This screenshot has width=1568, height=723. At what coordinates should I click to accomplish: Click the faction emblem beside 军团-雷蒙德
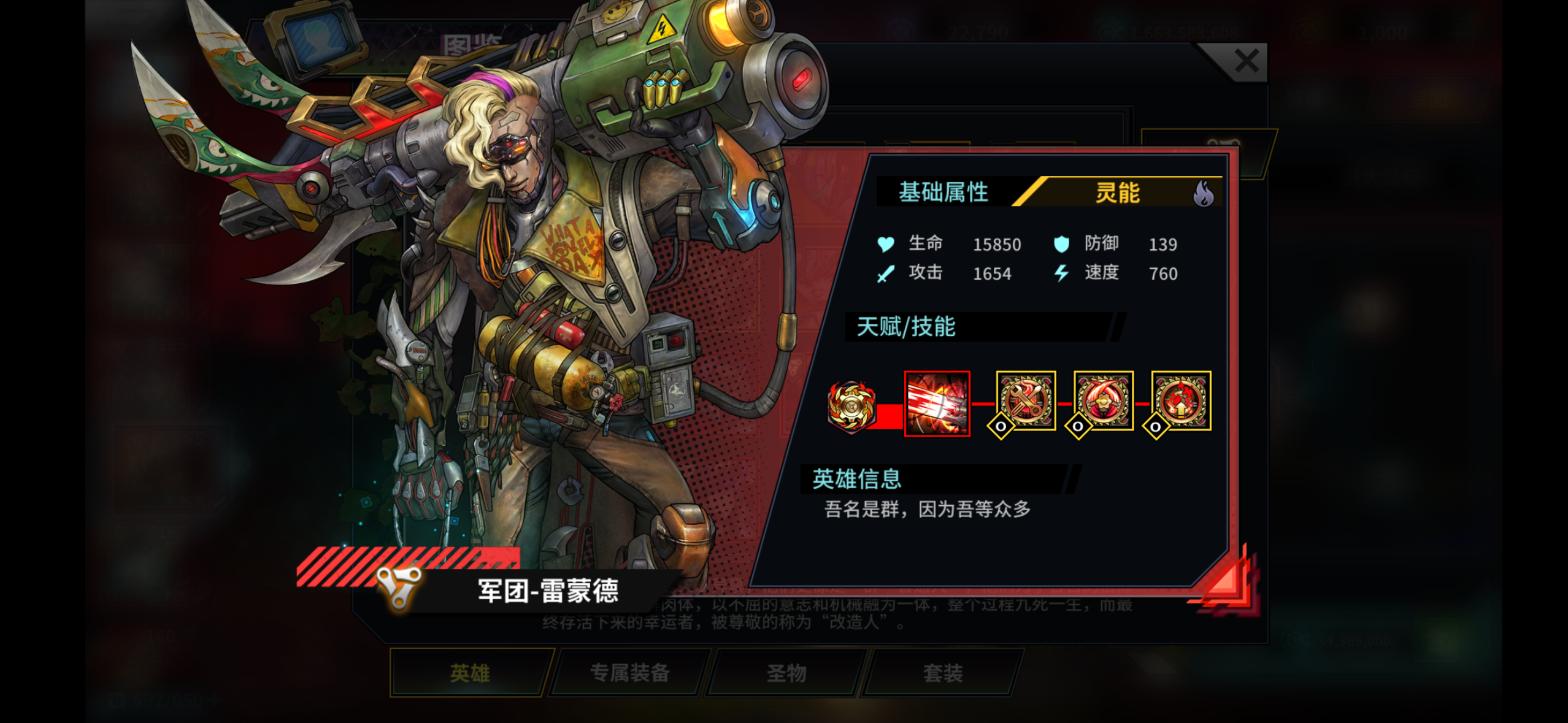point(399,586)
